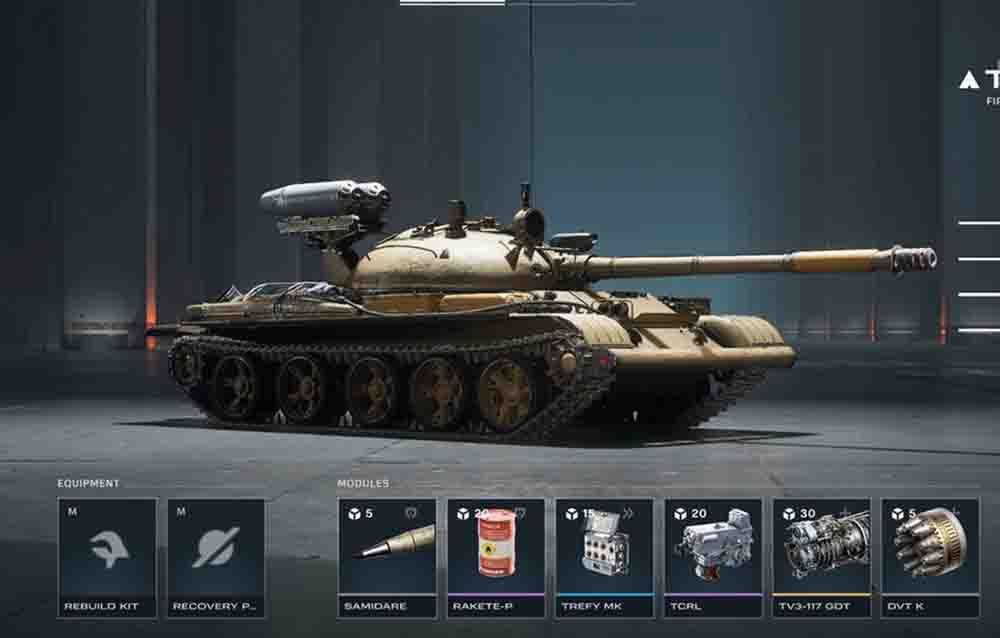This screenshot has height=638, width=1000.
Task: Open the Recovery equipment slot
Action: [x=216, y=556]
